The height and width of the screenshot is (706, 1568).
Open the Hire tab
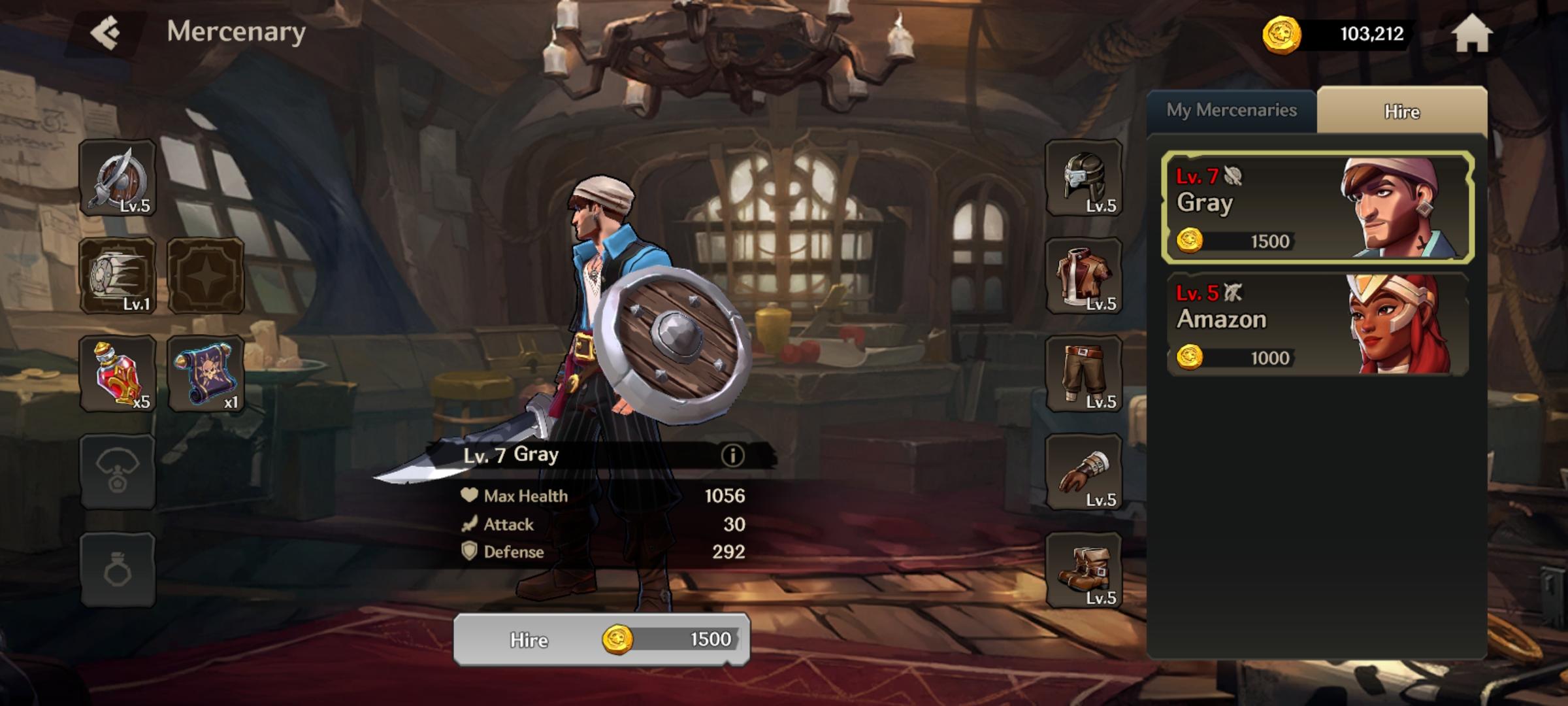point(1401,112)
